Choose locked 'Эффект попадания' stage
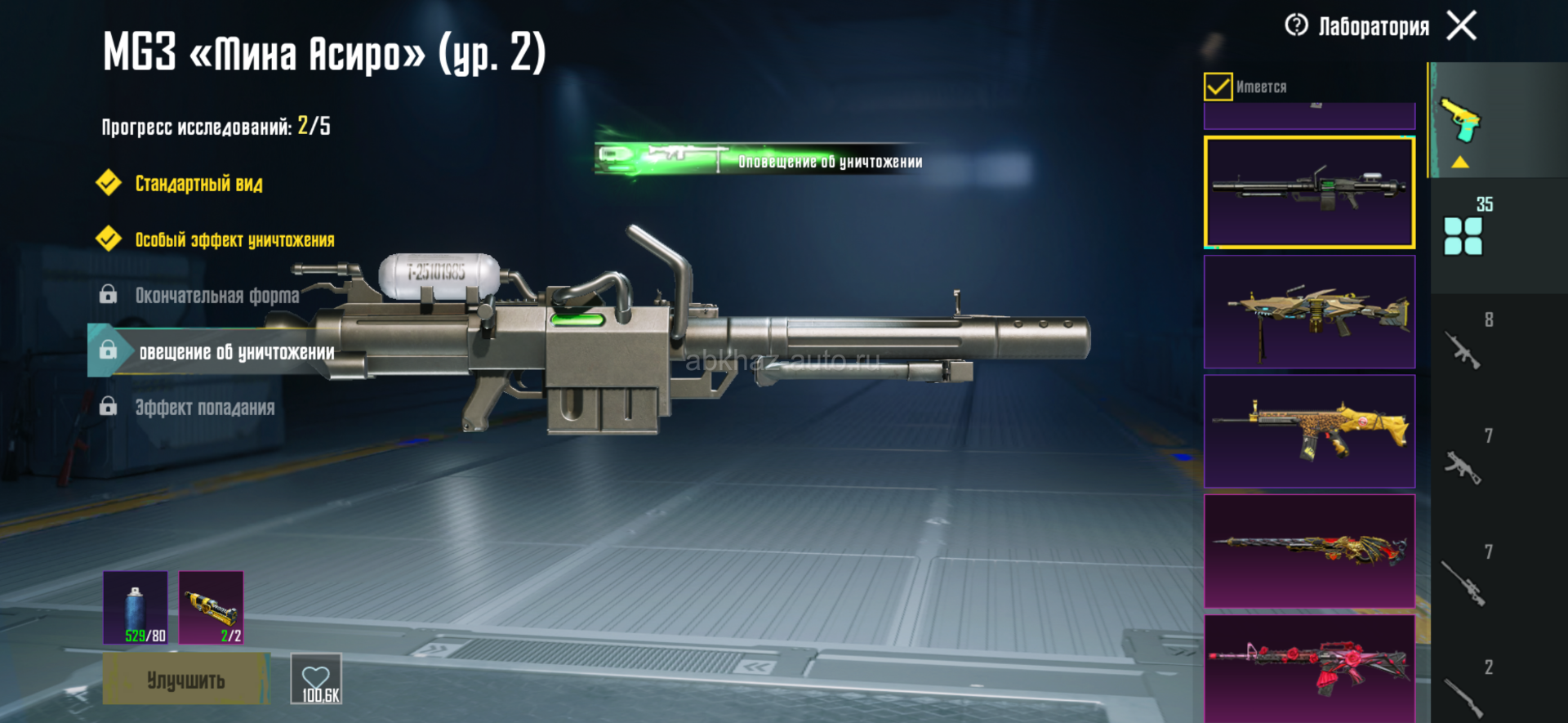Viewport: 1568px width, 723px height. click(x=204, y=407)
